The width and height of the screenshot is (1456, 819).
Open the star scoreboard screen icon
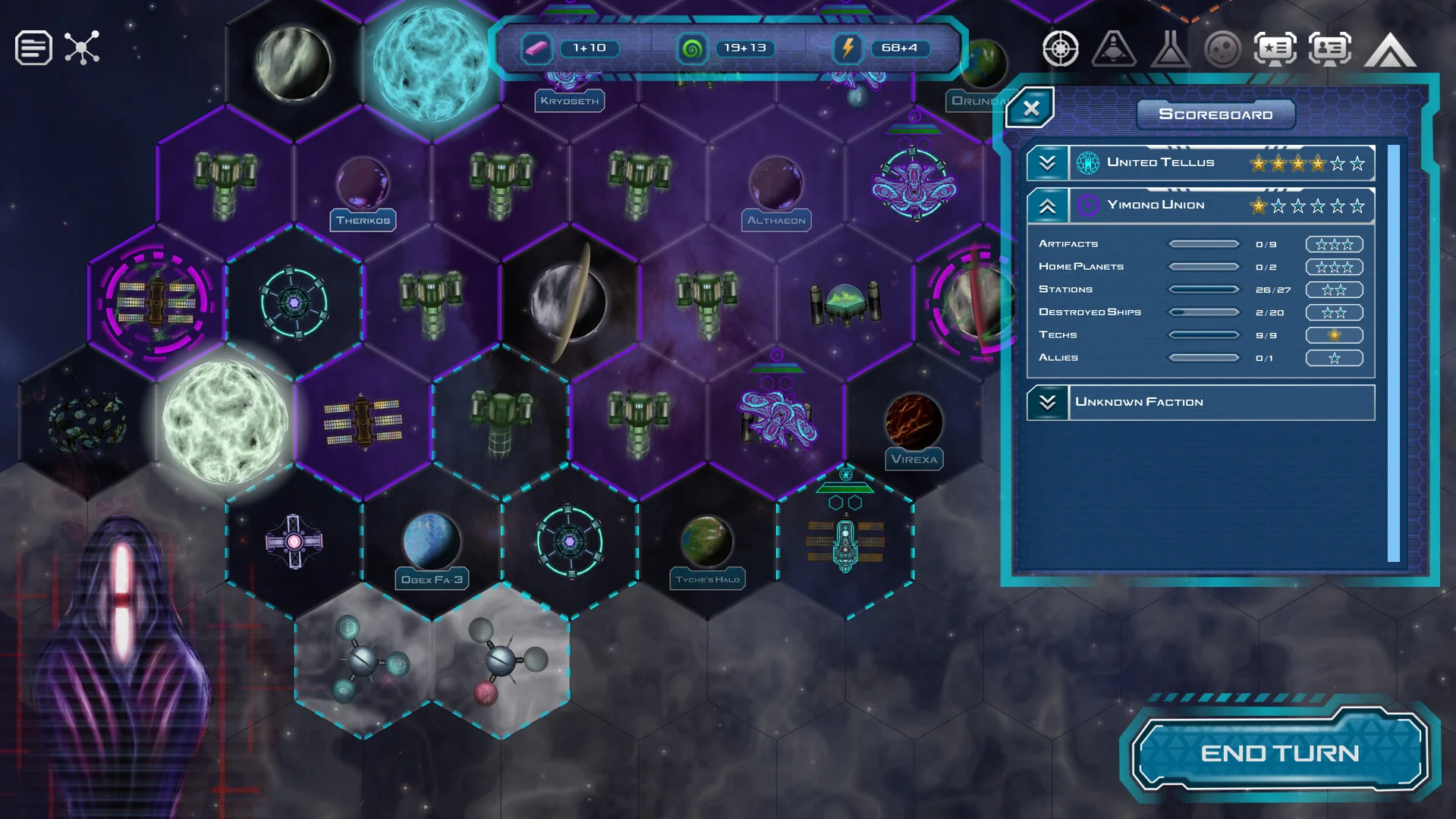pyautogui.click(x=1275, y=49)
